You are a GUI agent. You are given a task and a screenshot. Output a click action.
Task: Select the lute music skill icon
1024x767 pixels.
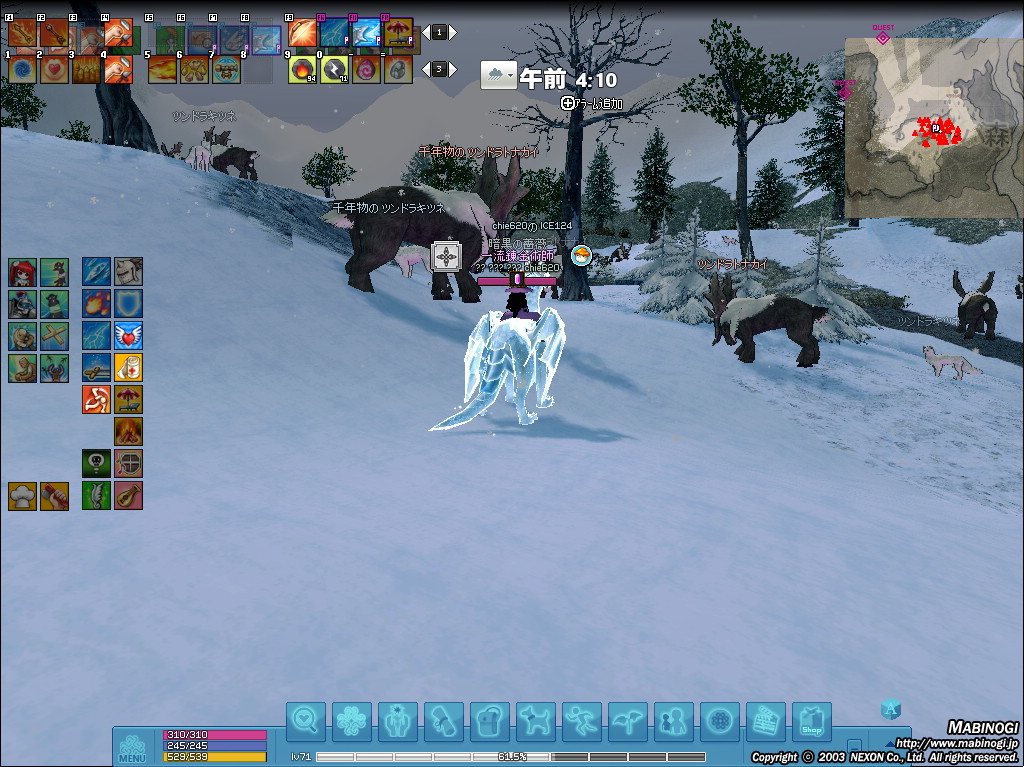pos(128,495)
